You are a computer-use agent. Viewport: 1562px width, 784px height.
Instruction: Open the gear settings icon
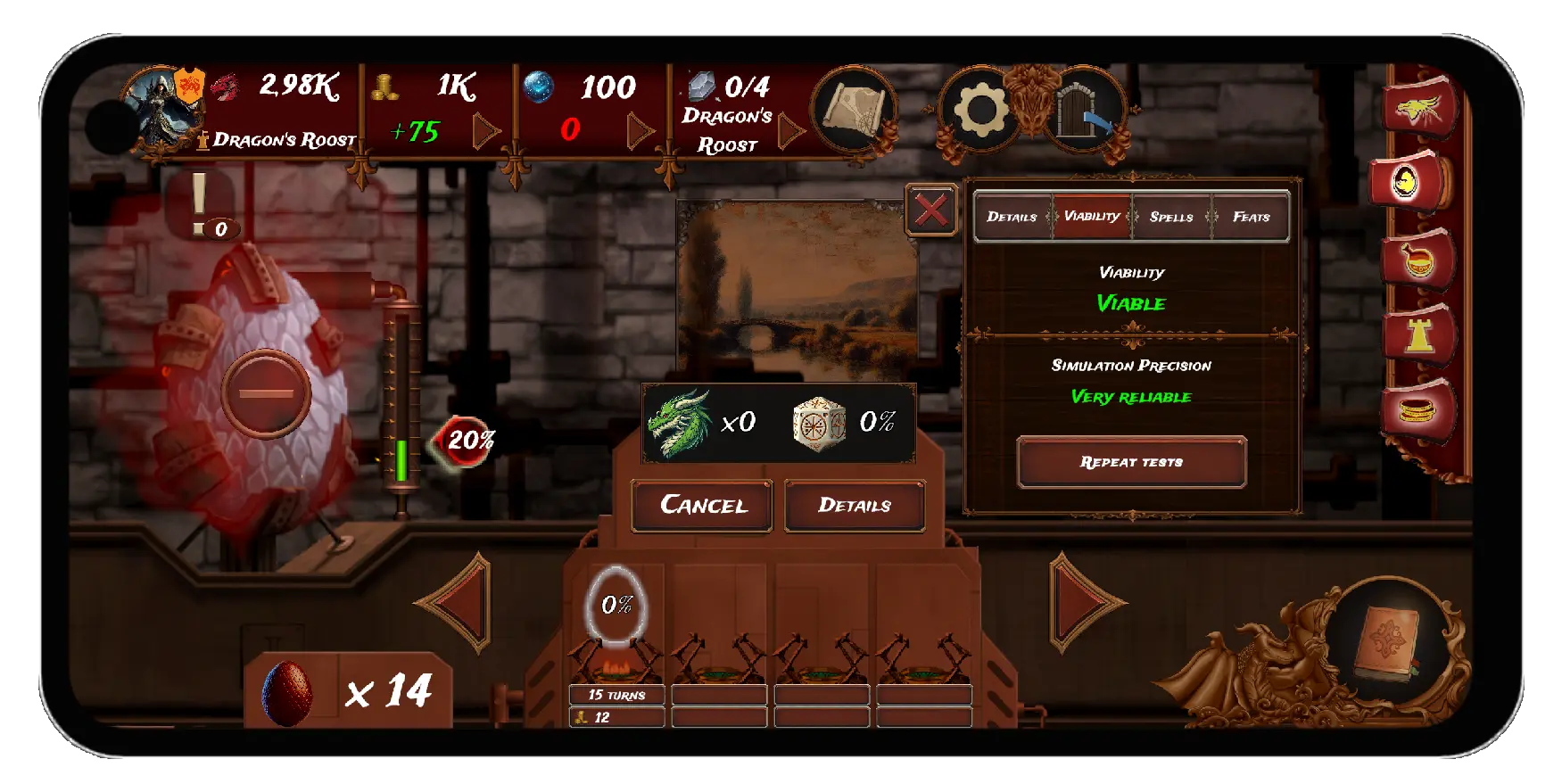click(980, 111)
